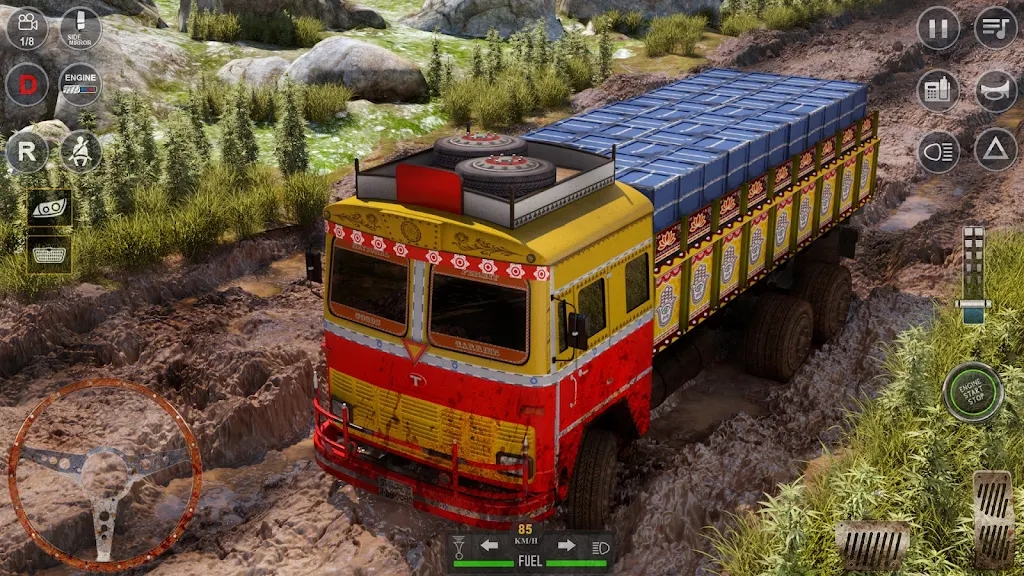Shift into reverse with the R button
The image size is (1024, 576).
coord(27,152)
